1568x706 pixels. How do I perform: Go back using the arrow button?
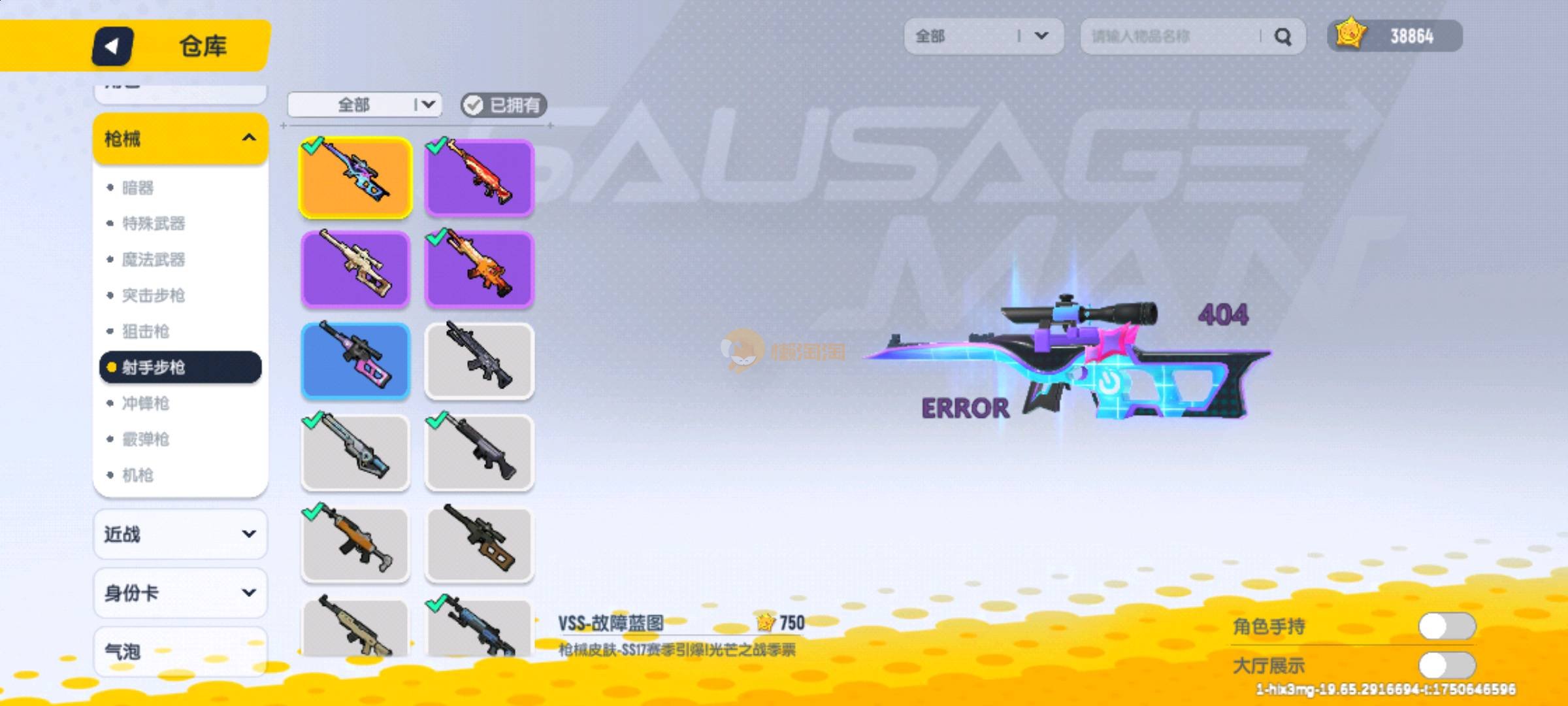pyautogui.click(x=112, y=46)
